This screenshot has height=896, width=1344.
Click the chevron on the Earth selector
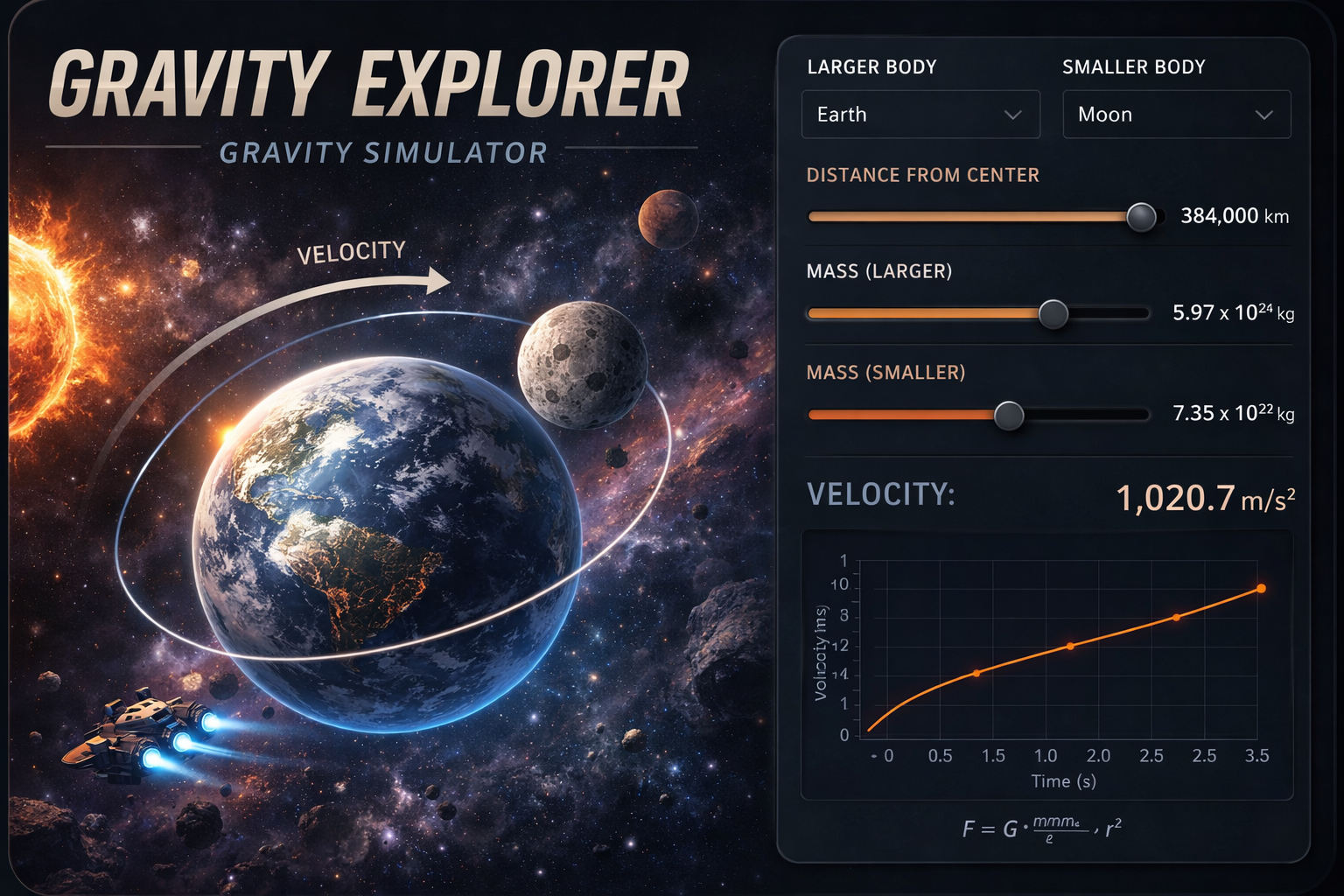1015,114
